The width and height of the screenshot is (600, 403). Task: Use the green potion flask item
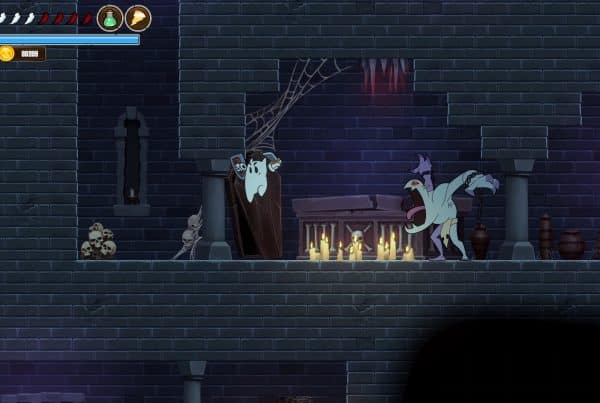[110, 18]
